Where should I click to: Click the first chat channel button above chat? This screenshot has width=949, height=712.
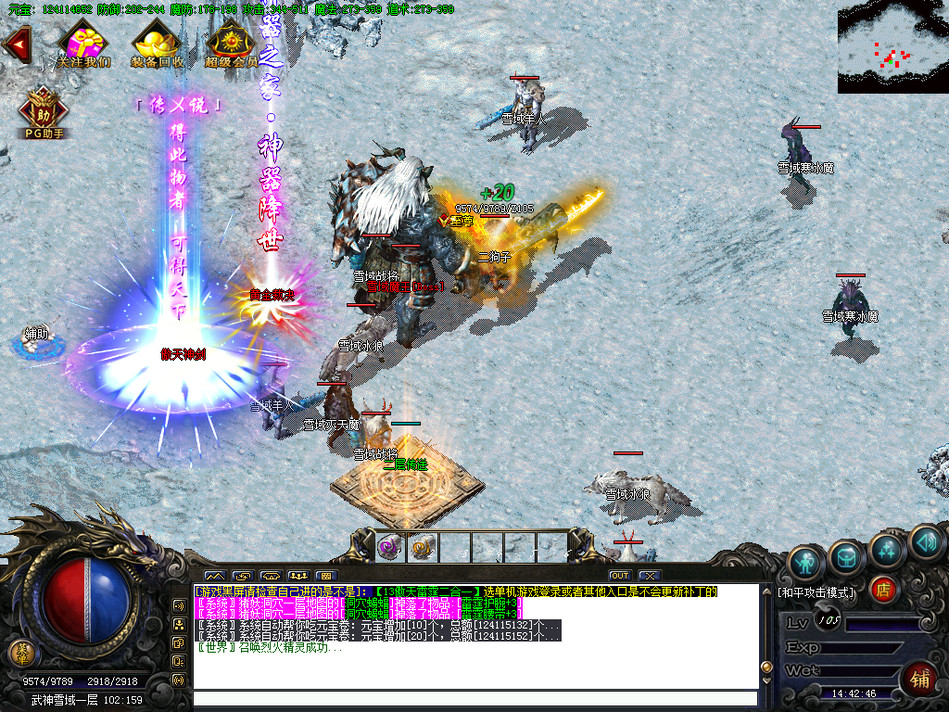[214, 575]
